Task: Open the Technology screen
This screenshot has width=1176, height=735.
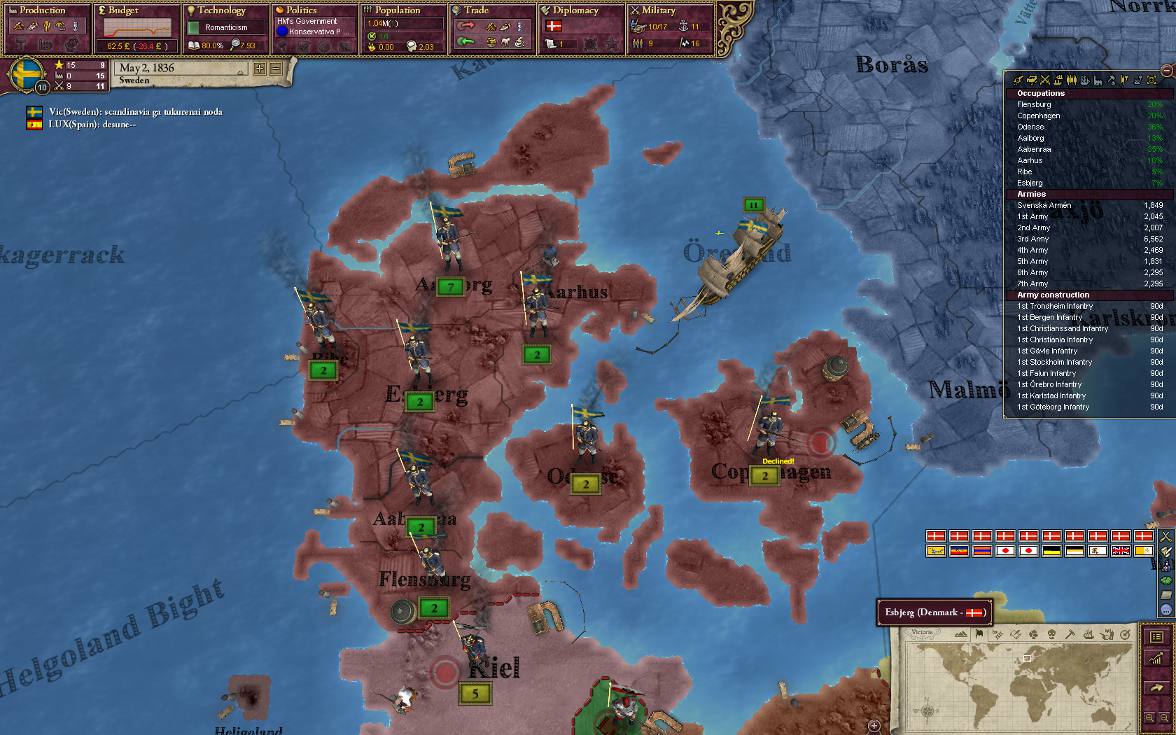Action: pos(221,10)
